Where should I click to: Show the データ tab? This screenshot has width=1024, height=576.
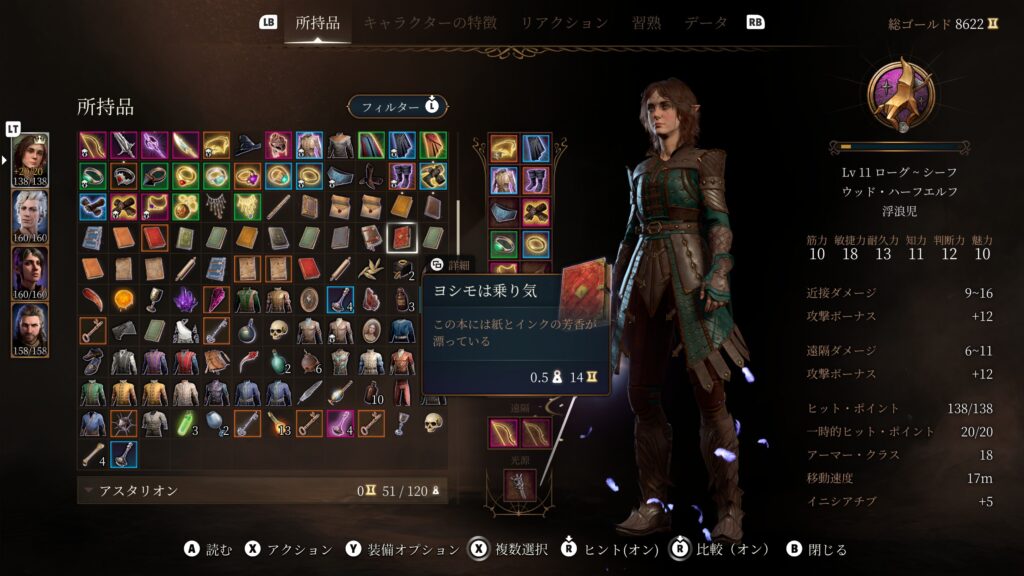pyautogui.click(x=706, y=22)
